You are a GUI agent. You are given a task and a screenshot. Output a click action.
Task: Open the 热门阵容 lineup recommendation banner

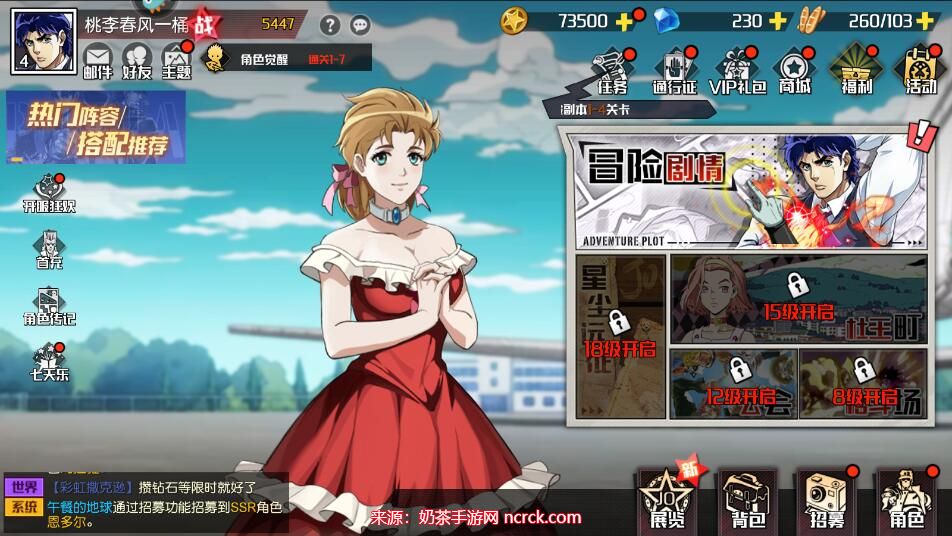[96, 129]
